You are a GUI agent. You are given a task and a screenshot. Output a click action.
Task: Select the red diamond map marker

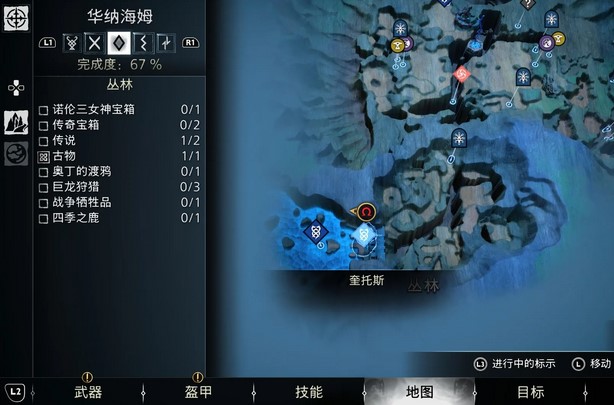point(461,74)
